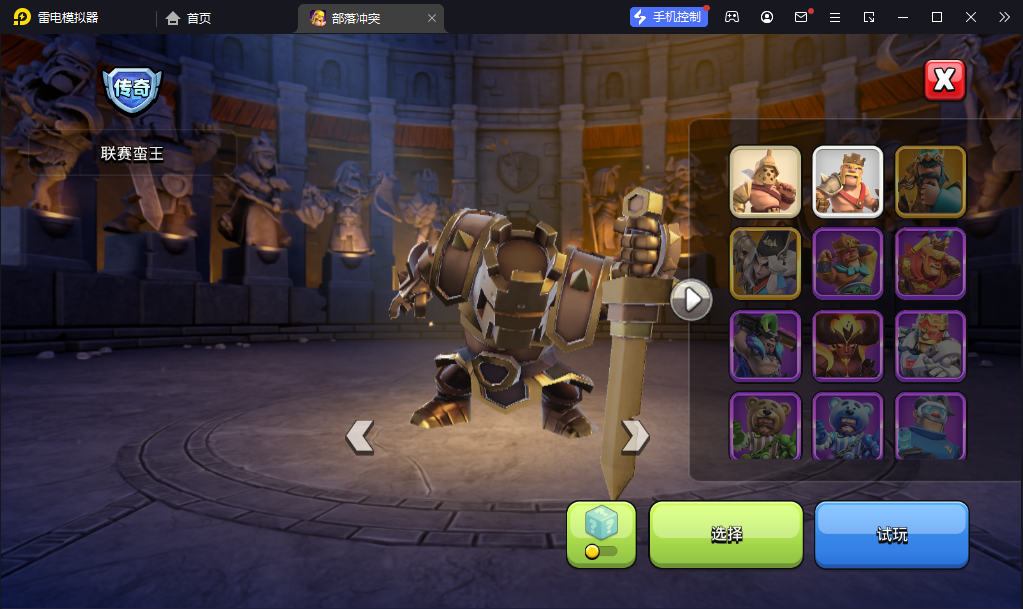The image size is (1023, 609).
Task: Open the mystery cube button
Action: (x=601, y=534)
